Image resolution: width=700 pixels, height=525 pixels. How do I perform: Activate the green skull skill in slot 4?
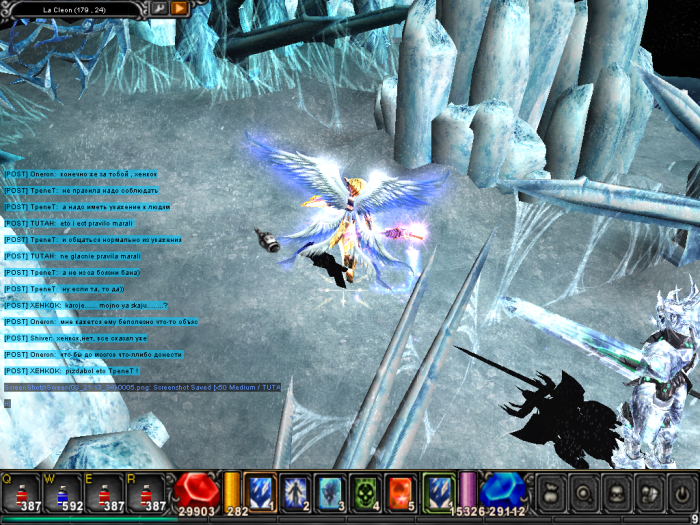click(366, 491)
